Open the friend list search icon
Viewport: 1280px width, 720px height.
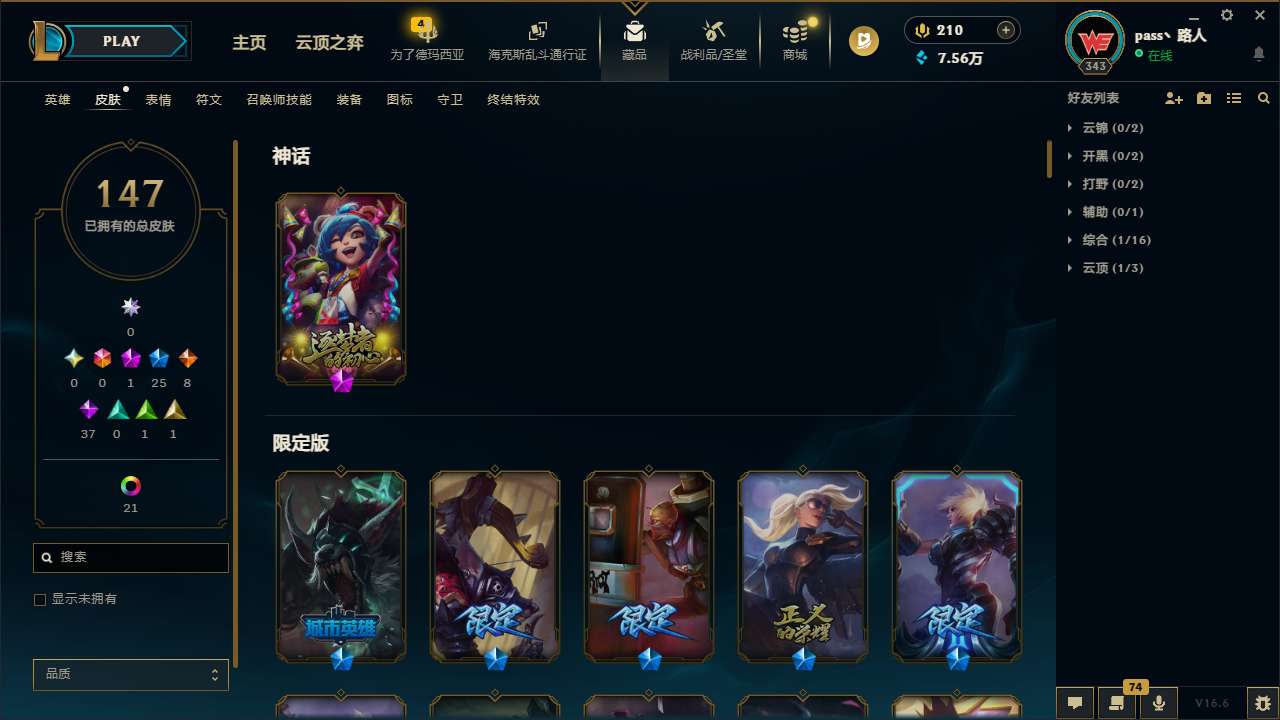pos(1264,98)
